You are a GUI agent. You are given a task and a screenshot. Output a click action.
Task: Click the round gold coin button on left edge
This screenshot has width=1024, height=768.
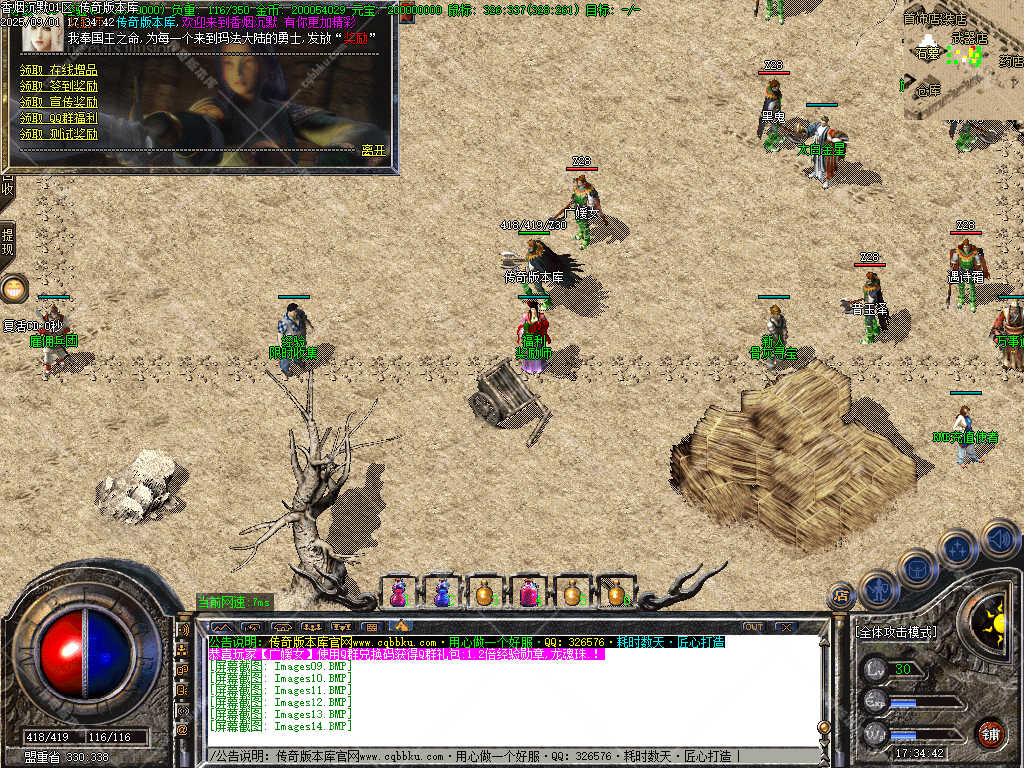[14, 289]
